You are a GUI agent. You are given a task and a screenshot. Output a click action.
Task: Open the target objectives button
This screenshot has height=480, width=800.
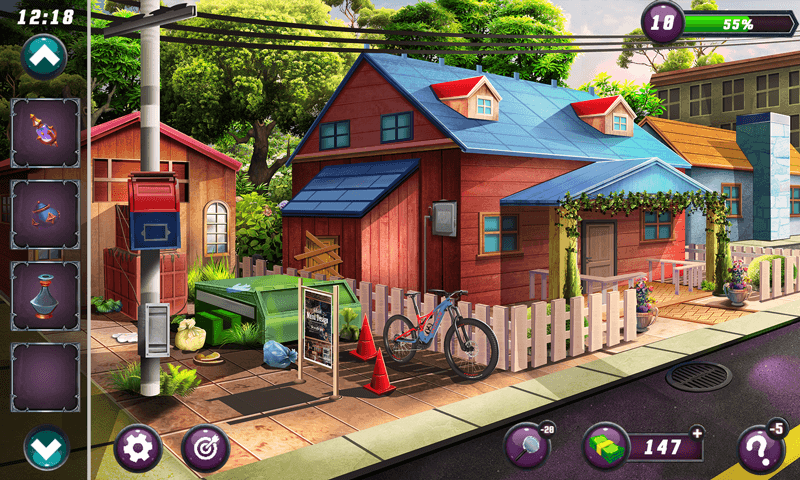[206, 449]
